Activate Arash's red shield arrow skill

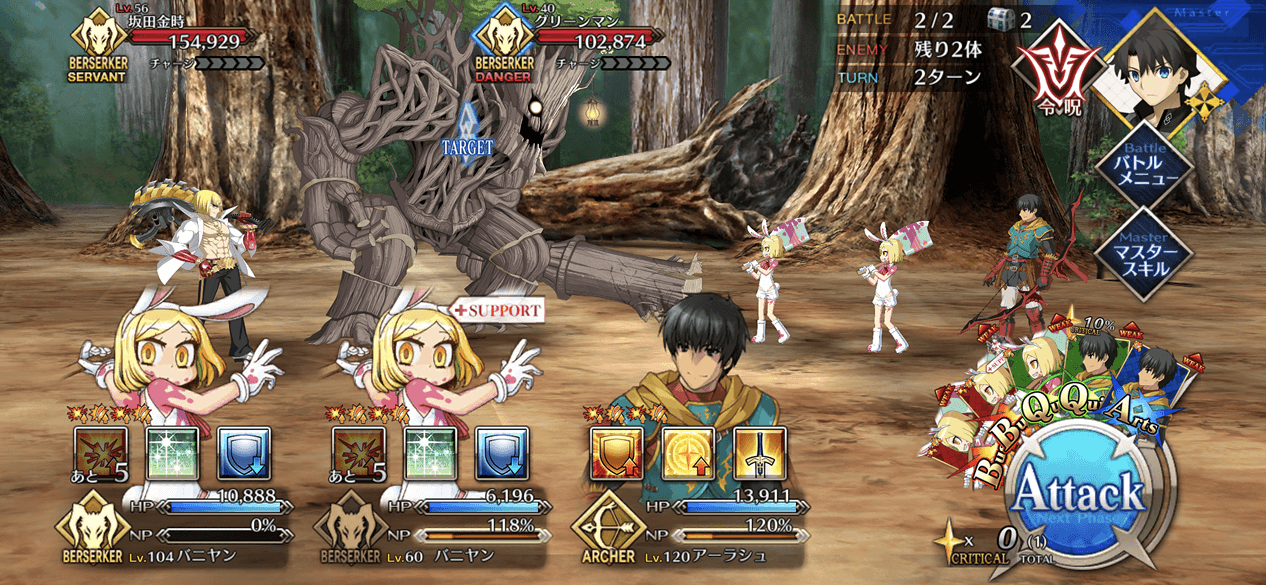[617, 454]
